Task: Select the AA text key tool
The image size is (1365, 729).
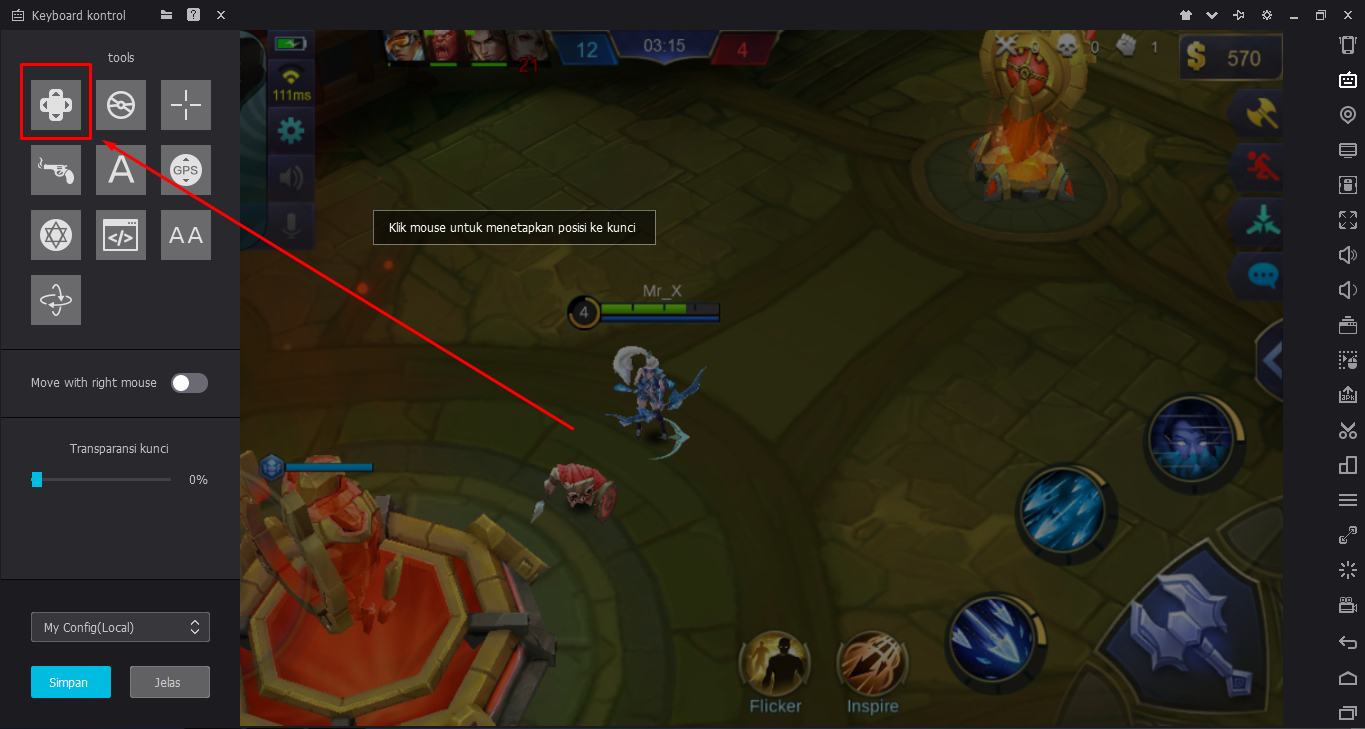Action: (185, 235)
